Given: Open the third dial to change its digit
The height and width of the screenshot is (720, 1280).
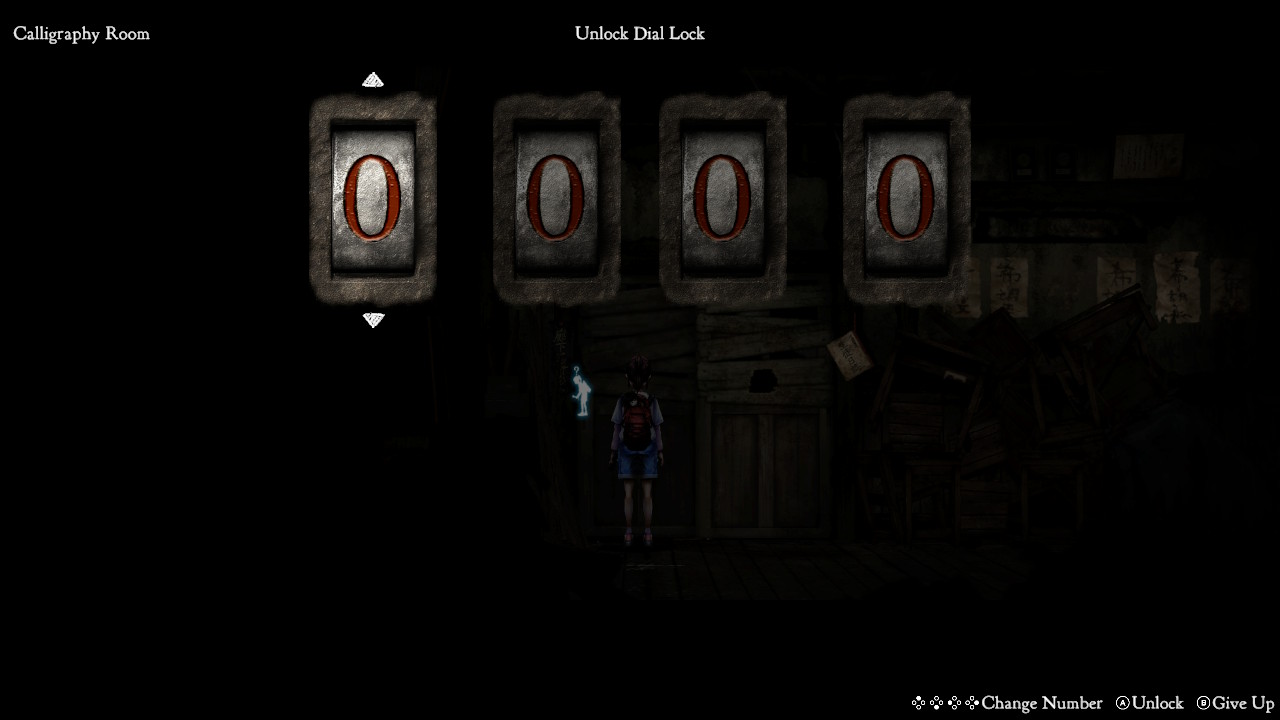Looking at the screenshot, I should [x=722, y=198].
